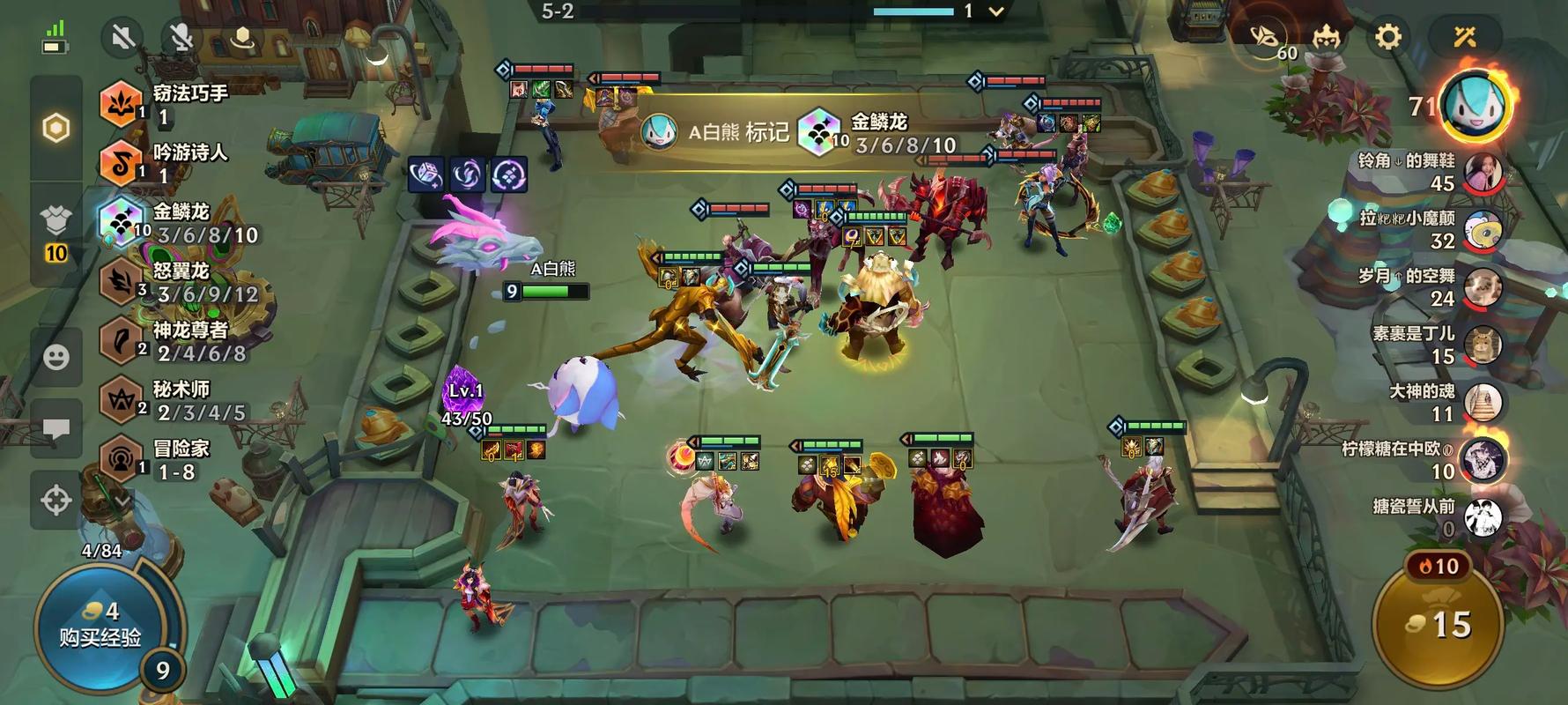Expand the stage dropdown arrow at top
1568x705 pixels.
coord(996,11)
